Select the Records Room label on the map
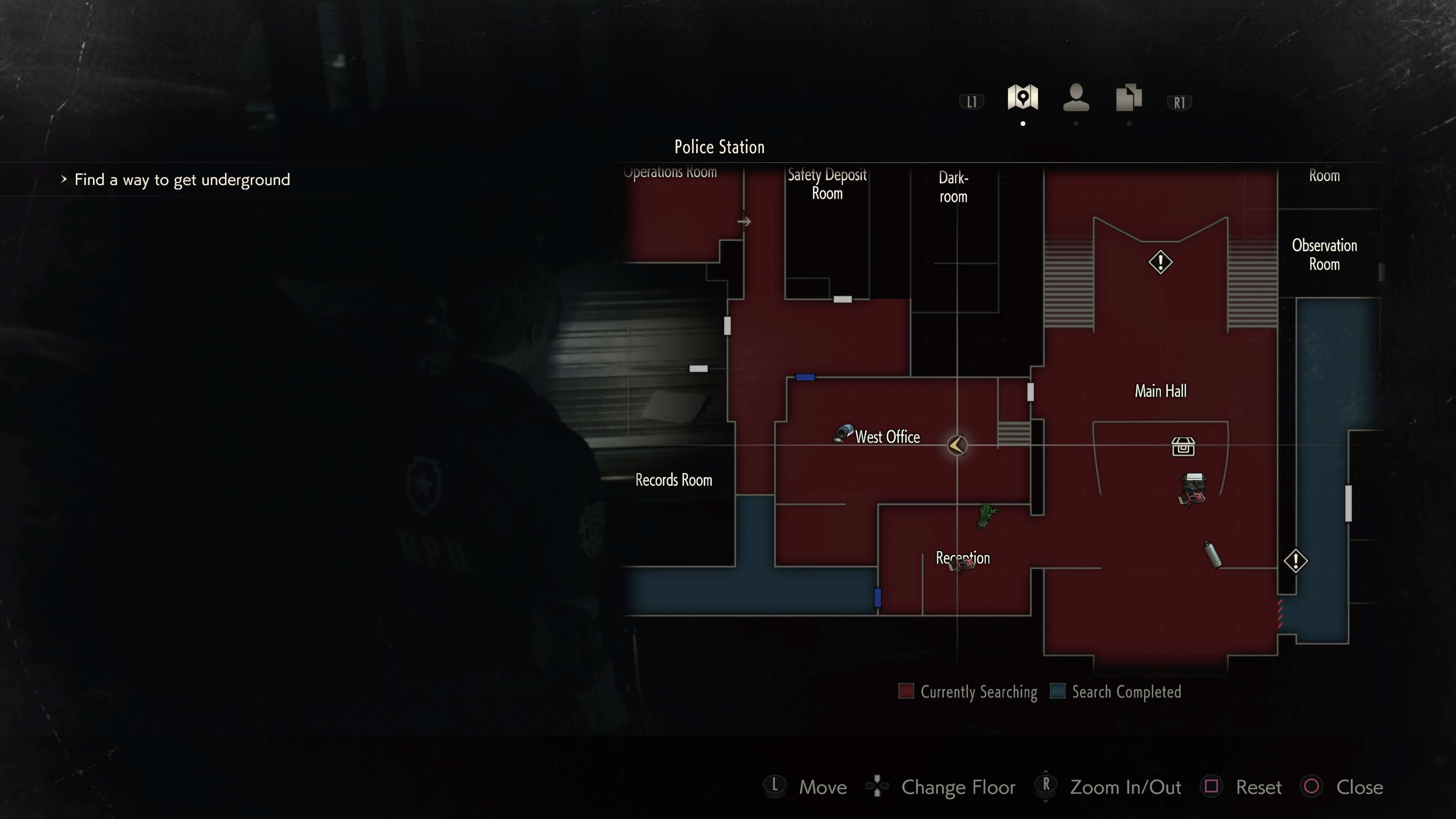This screenshot has width=1456, height=819. tap(674, 480)
